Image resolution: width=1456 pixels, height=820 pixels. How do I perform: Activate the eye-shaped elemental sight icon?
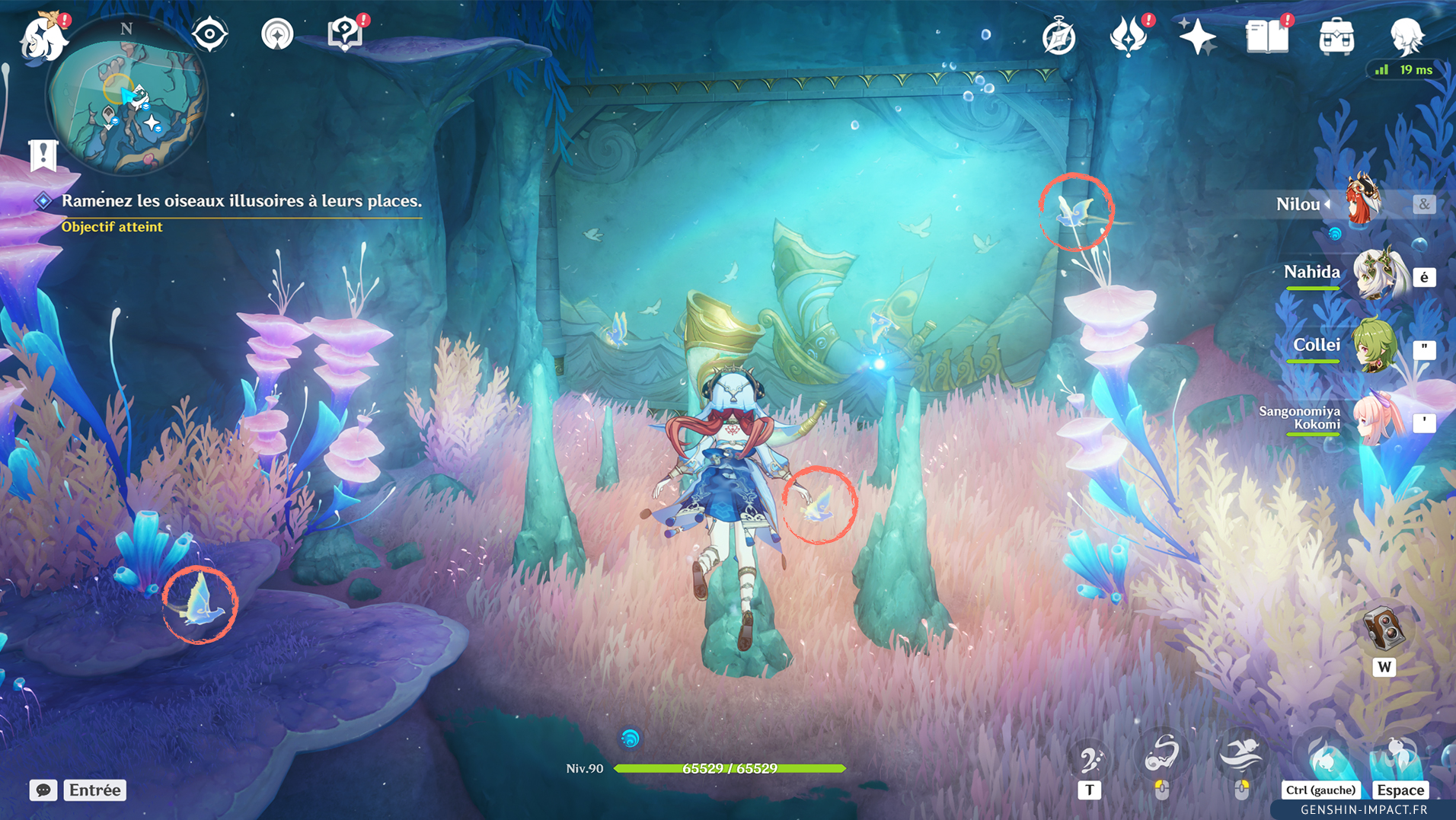pyautogui.click(x=209, y=34)
